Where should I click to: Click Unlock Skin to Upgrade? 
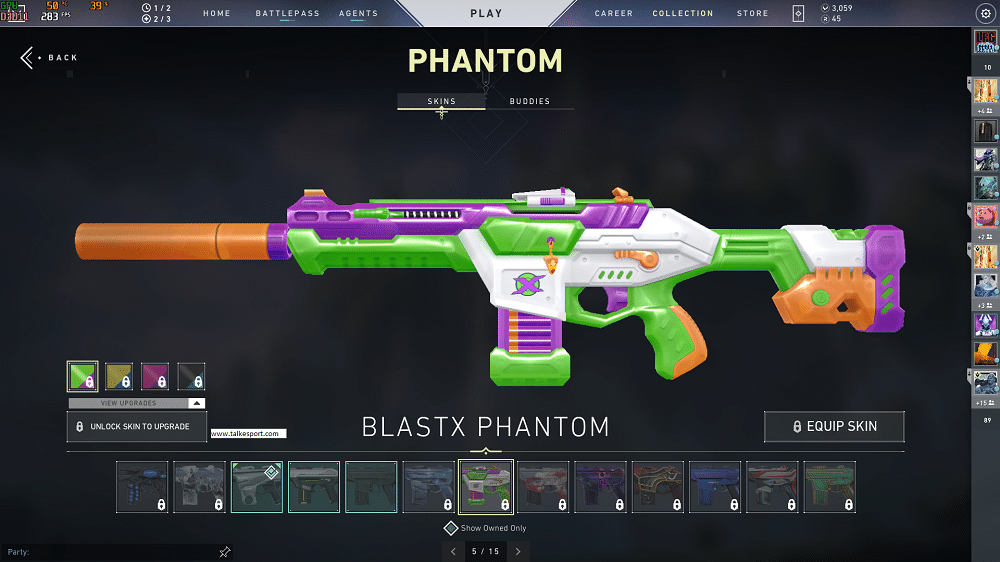tap(136, 427)
